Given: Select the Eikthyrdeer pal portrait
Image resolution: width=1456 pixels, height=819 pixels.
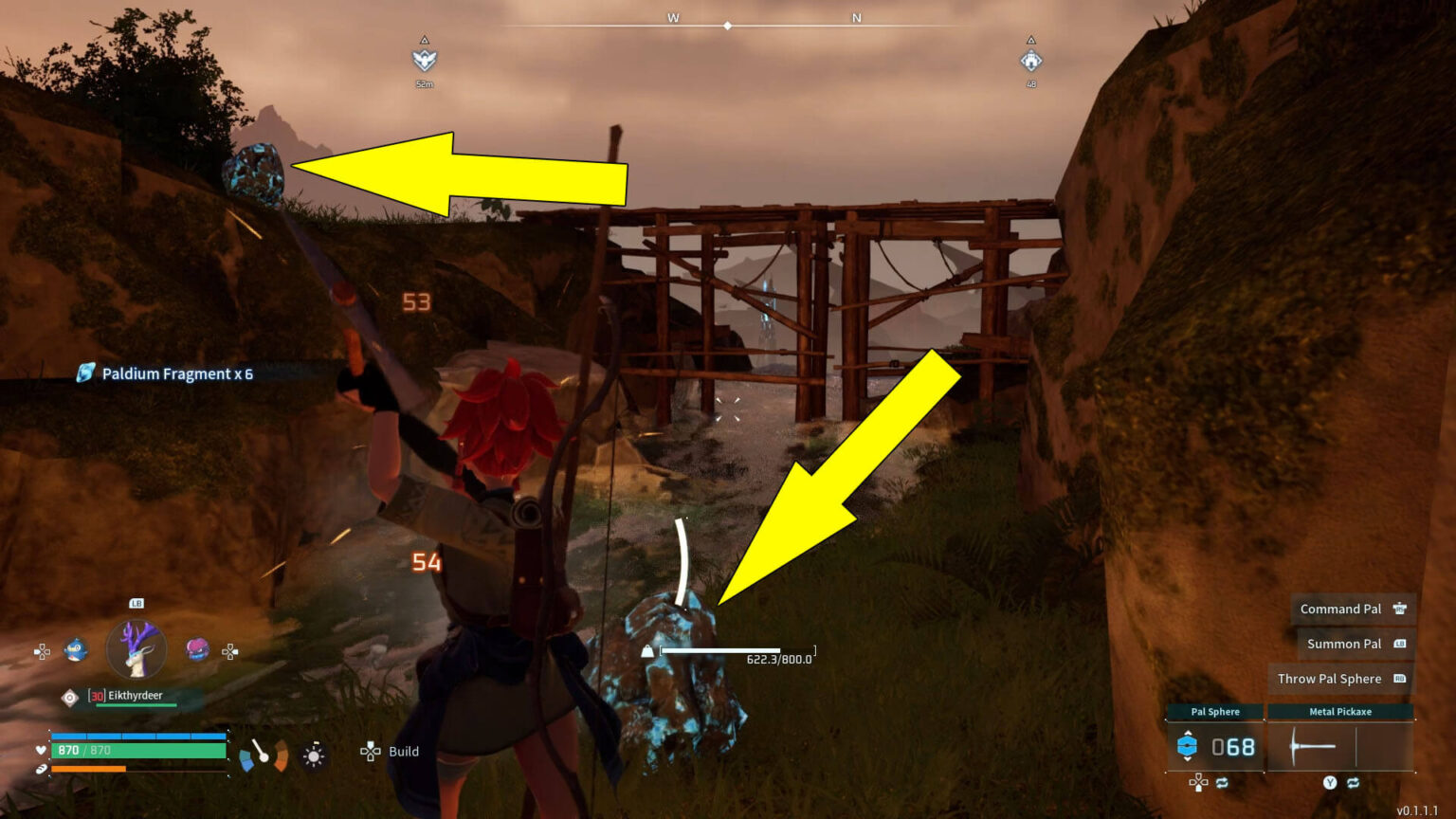Looking at the screenshot, I should click(x=136, y=650).
